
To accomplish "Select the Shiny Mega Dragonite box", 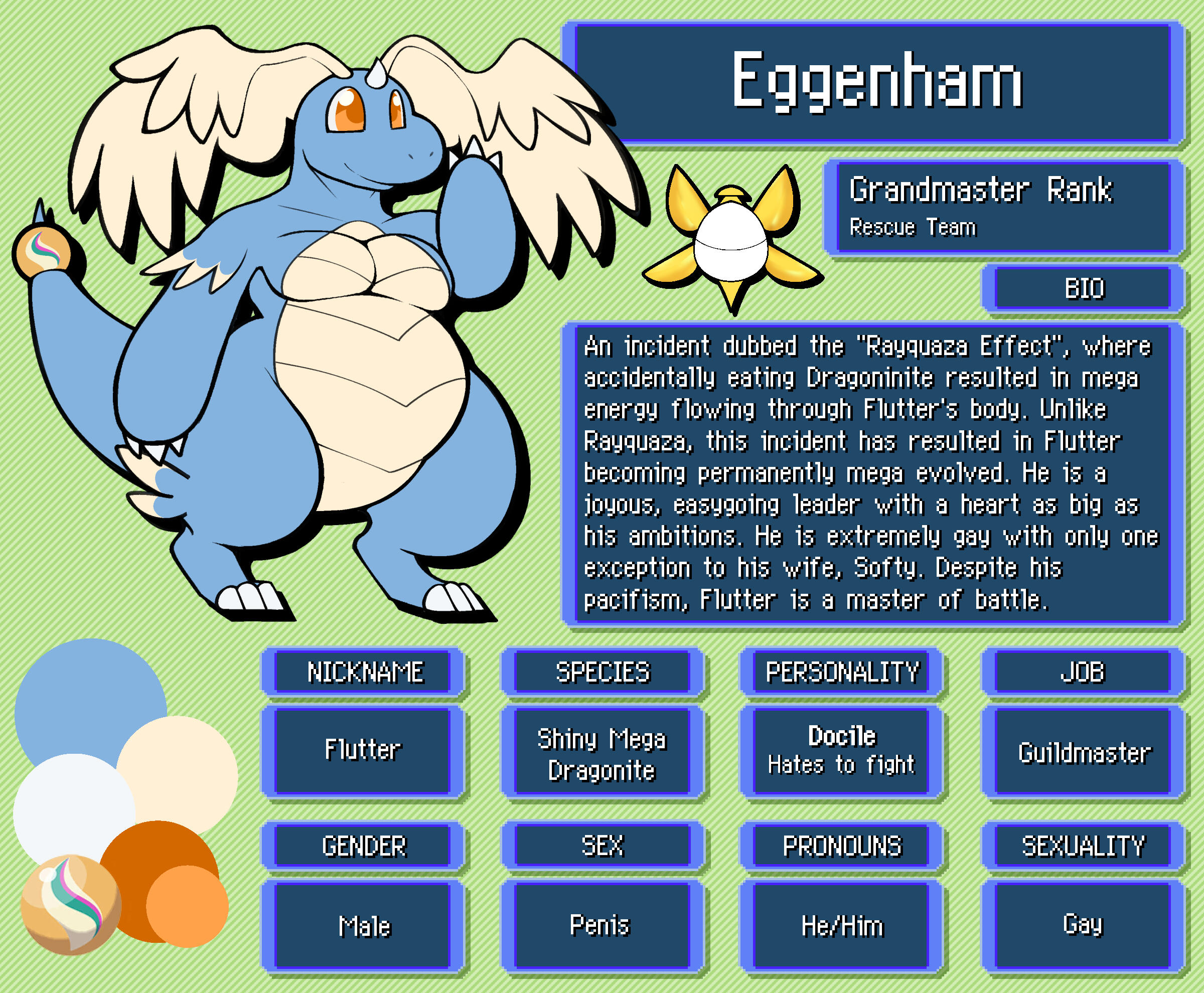I will (602, 753).
